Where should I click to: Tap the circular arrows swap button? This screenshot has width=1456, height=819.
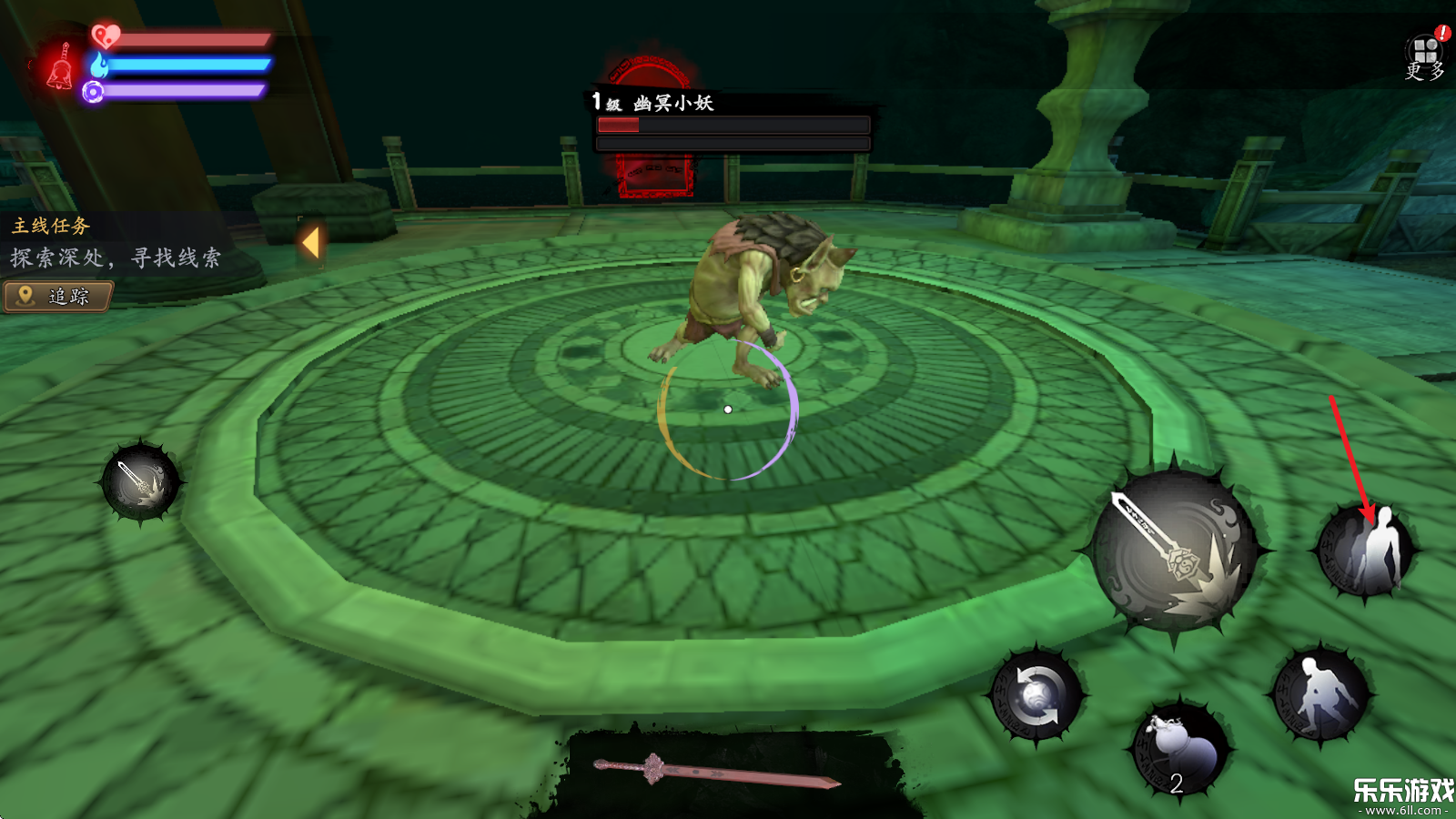tap(1036, 697)
